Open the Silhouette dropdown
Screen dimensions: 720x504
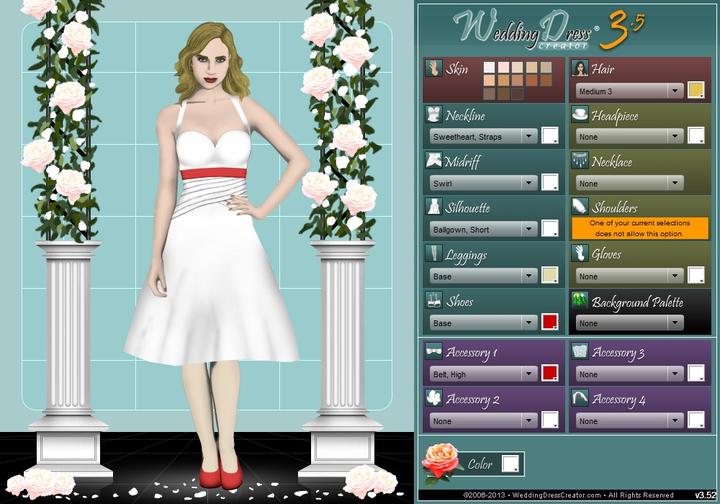tap(482, 229)
